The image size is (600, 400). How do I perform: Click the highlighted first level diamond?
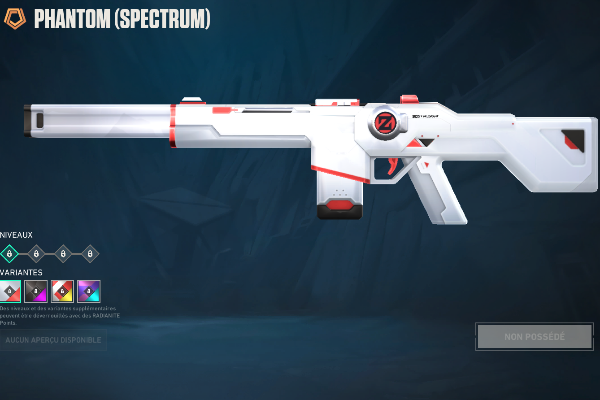click(10, 253)
